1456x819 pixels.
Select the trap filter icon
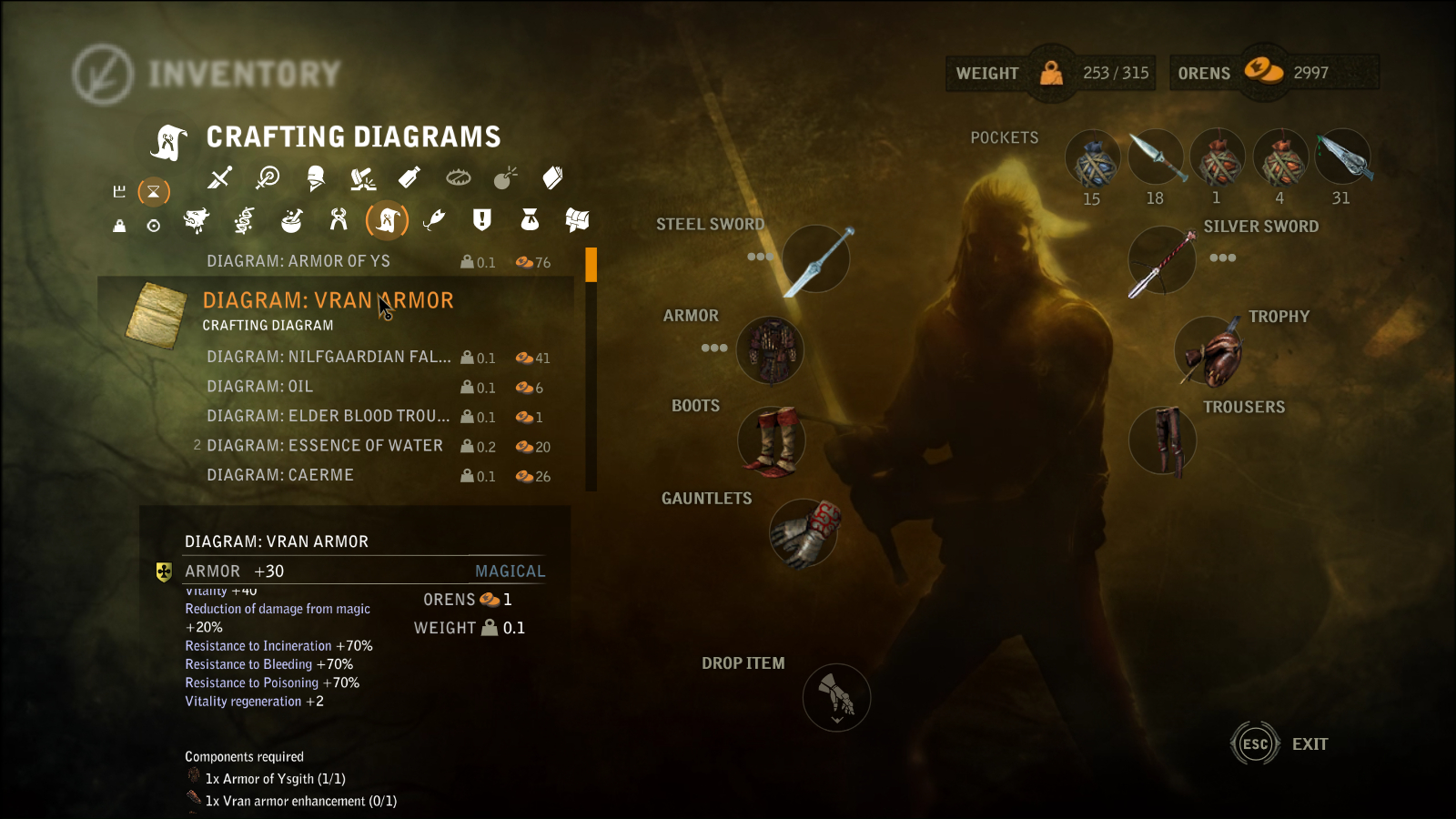457,178
